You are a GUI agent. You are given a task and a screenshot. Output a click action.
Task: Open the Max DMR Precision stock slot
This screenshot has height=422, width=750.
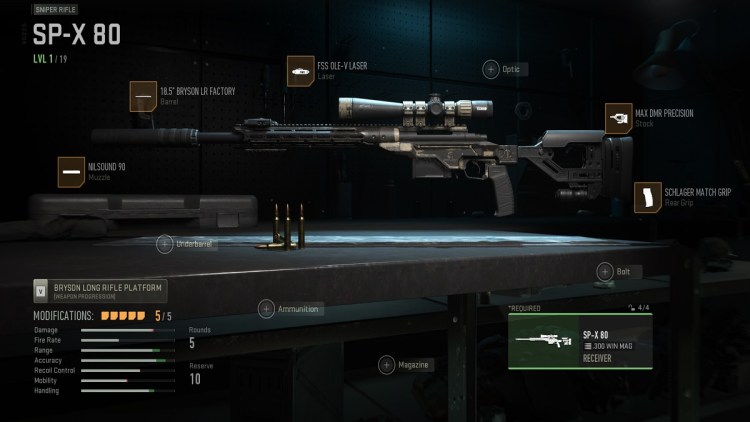[x=619, y=118]
